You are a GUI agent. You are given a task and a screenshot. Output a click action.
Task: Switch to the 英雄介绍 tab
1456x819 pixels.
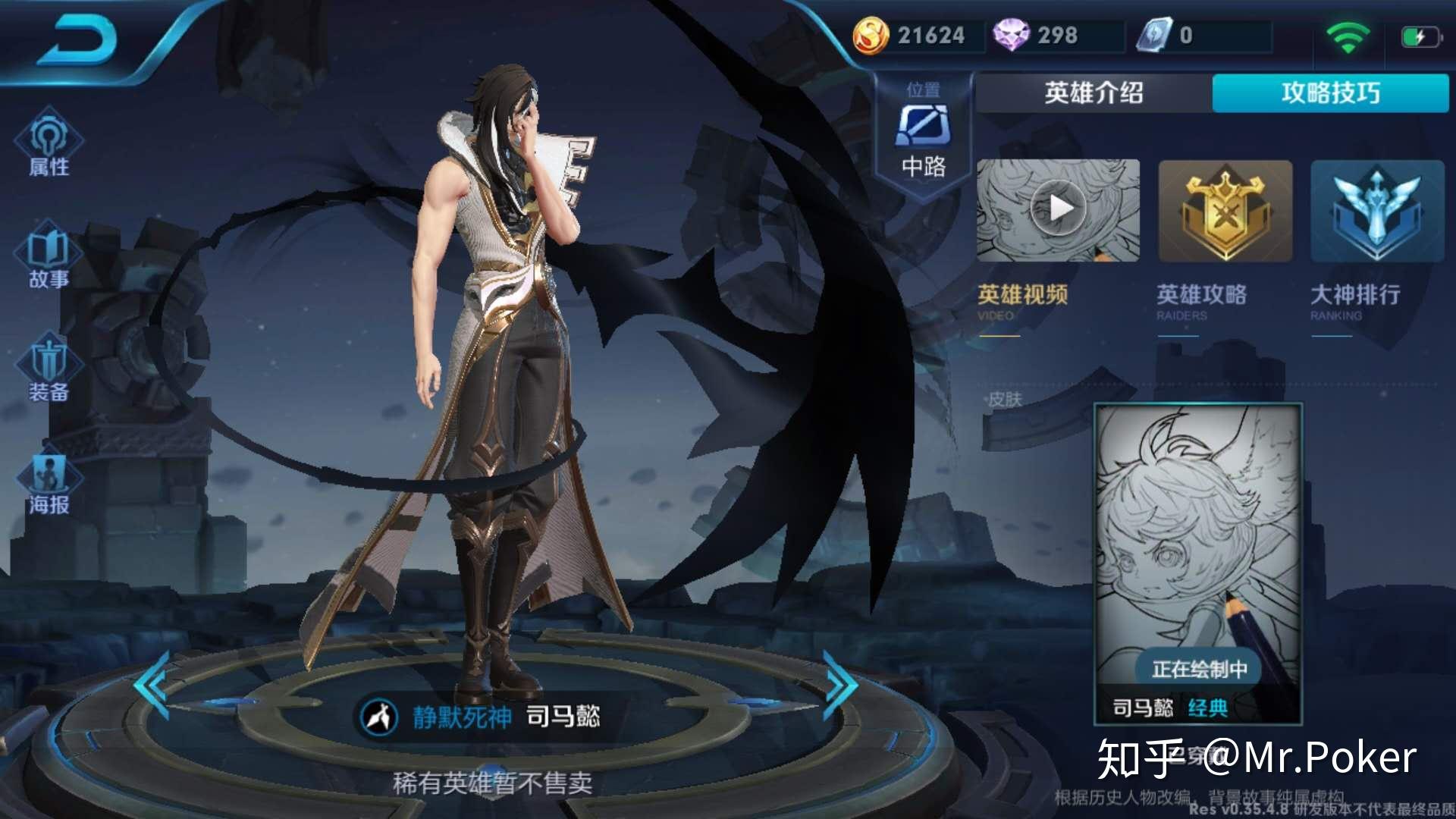[1092, 93]
